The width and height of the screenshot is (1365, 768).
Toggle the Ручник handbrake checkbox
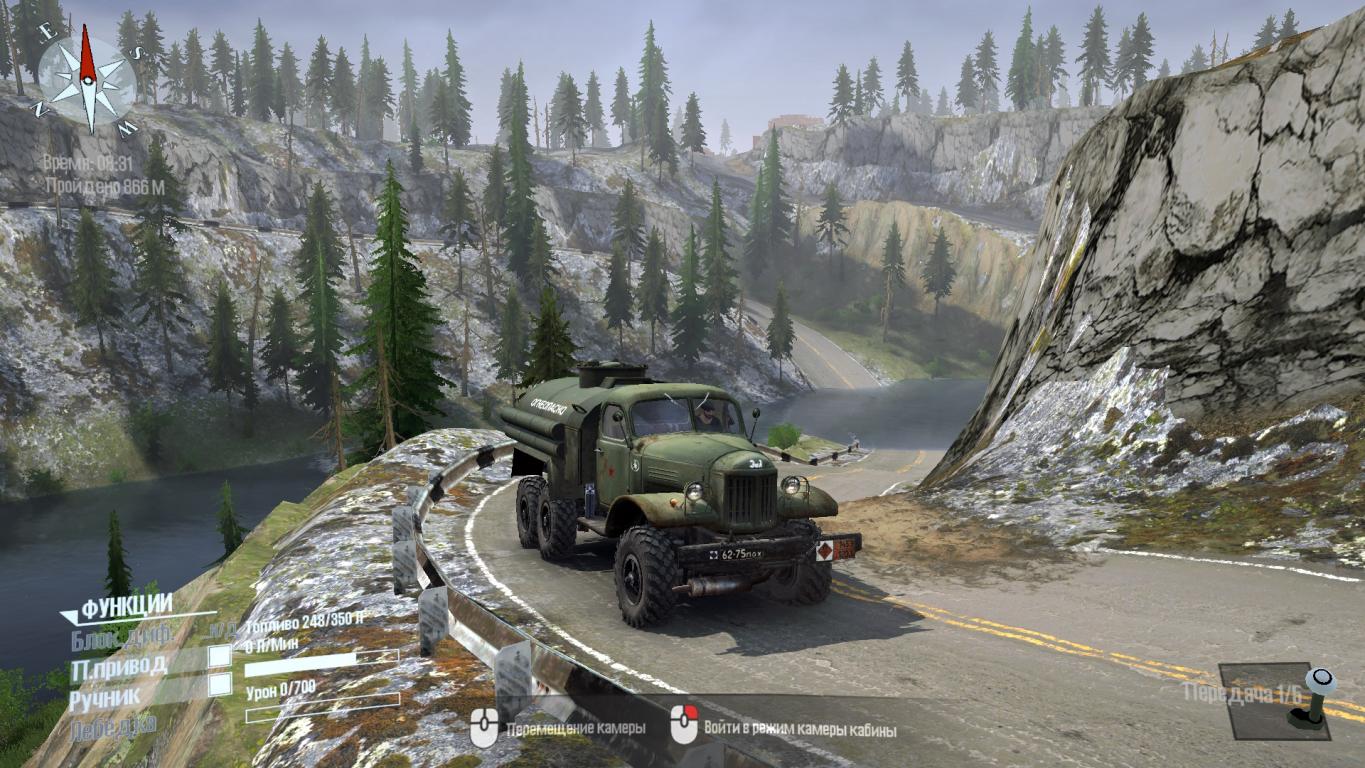click(x=219, y=685)
